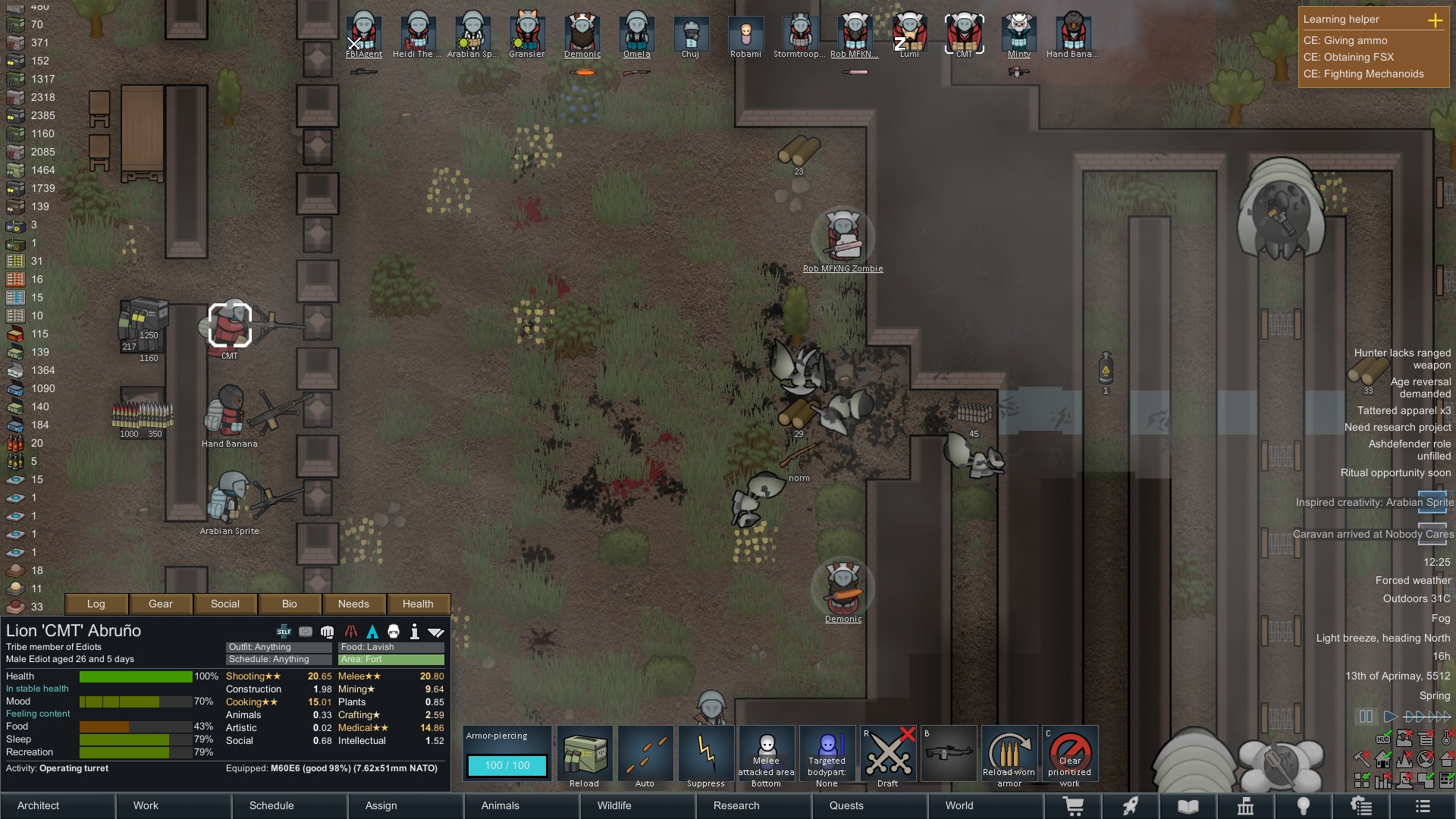Viewport: 1456px width, 819px height.
Task: Show the World map
Action: click(x=959, y=805)
